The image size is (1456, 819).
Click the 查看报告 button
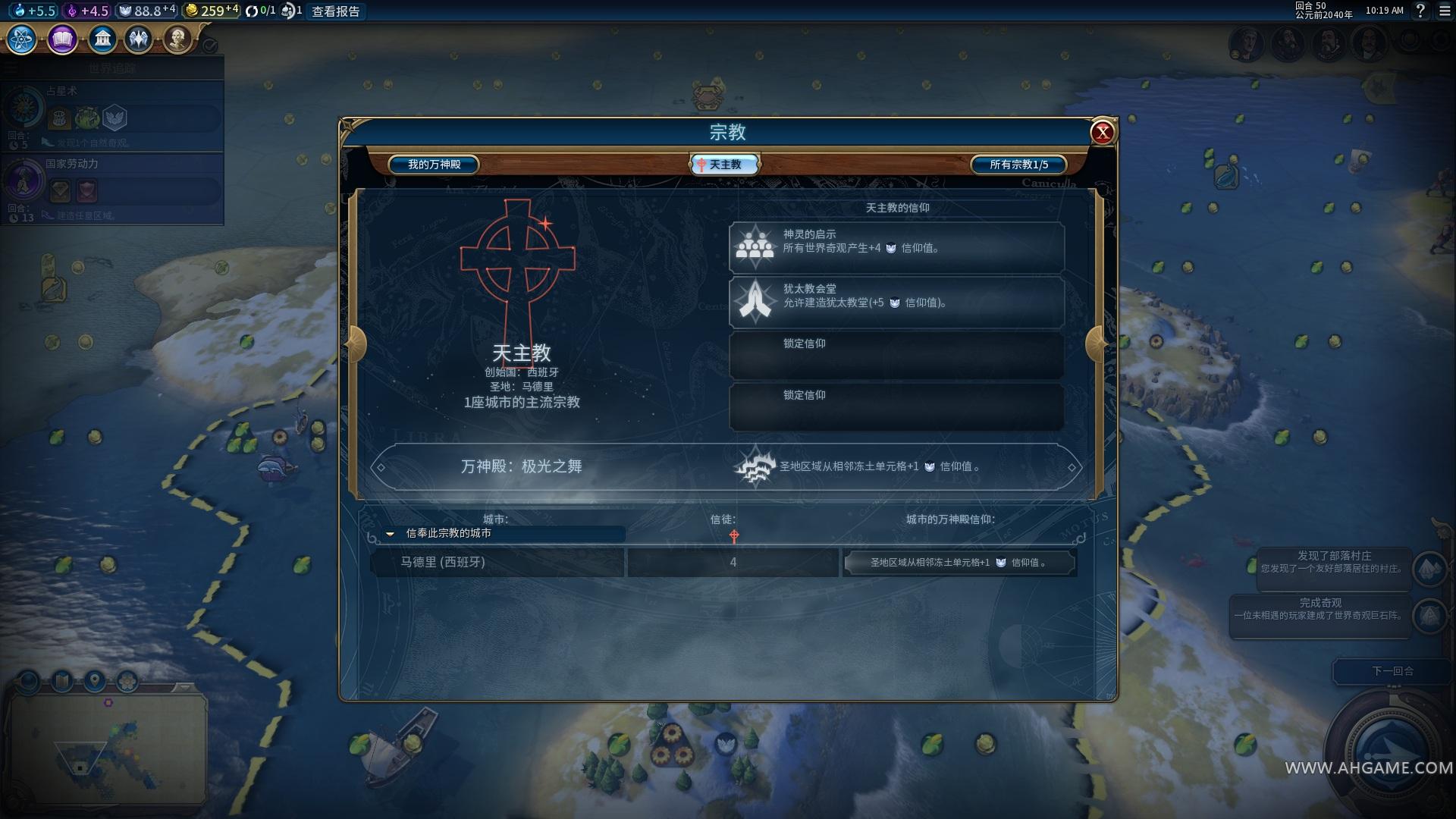pyautogui.click(x=336, y=11)
